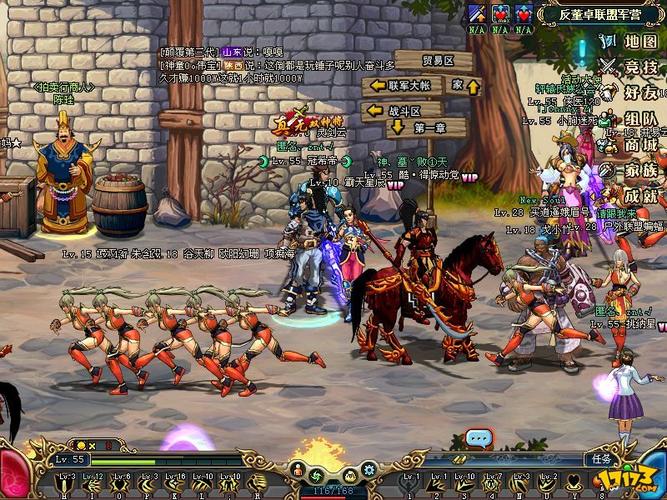
Task: Open the 商城 shop
Action: tap(640, 145)
